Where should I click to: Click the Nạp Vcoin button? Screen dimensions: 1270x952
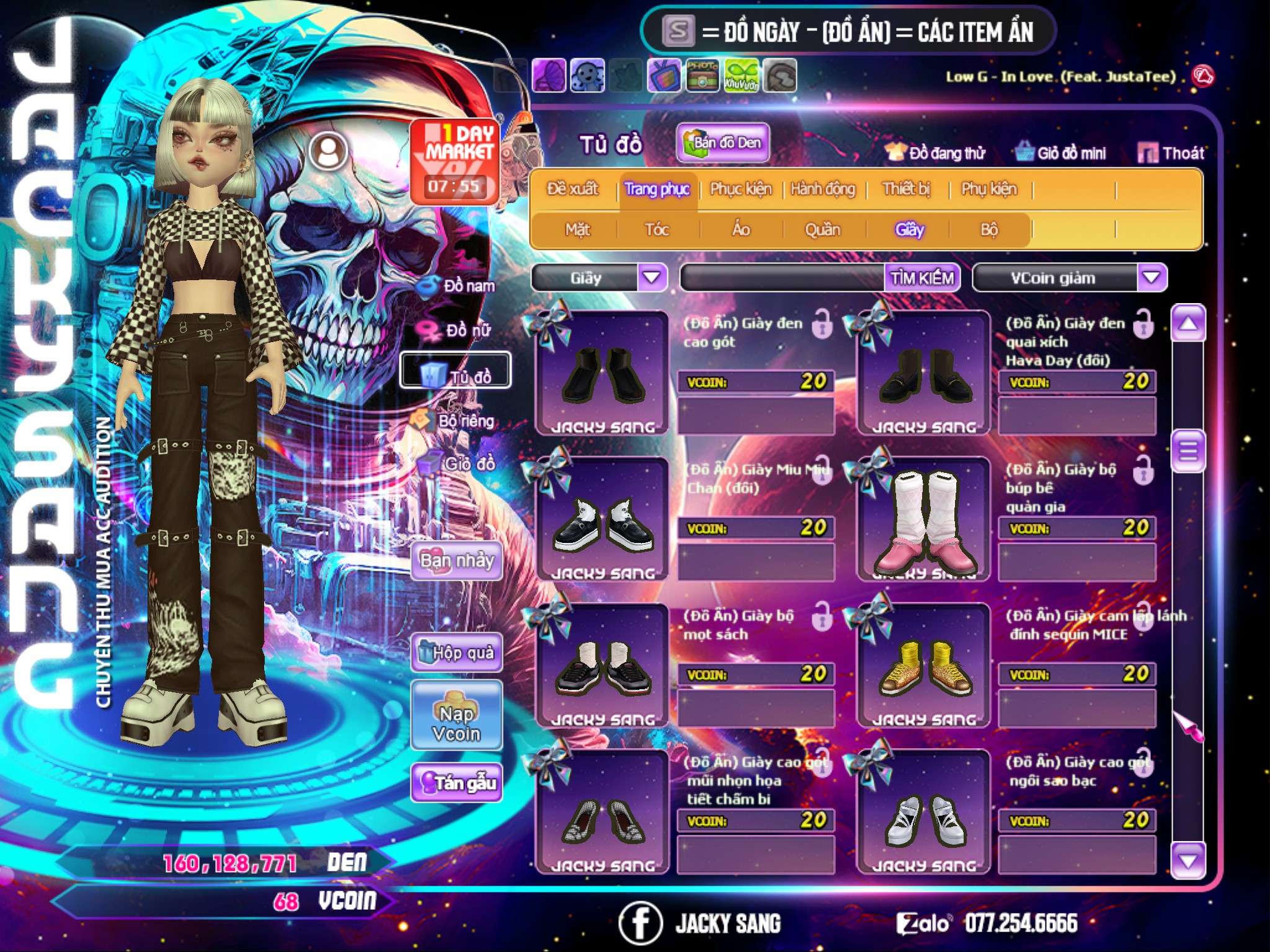tap(457, 723)
